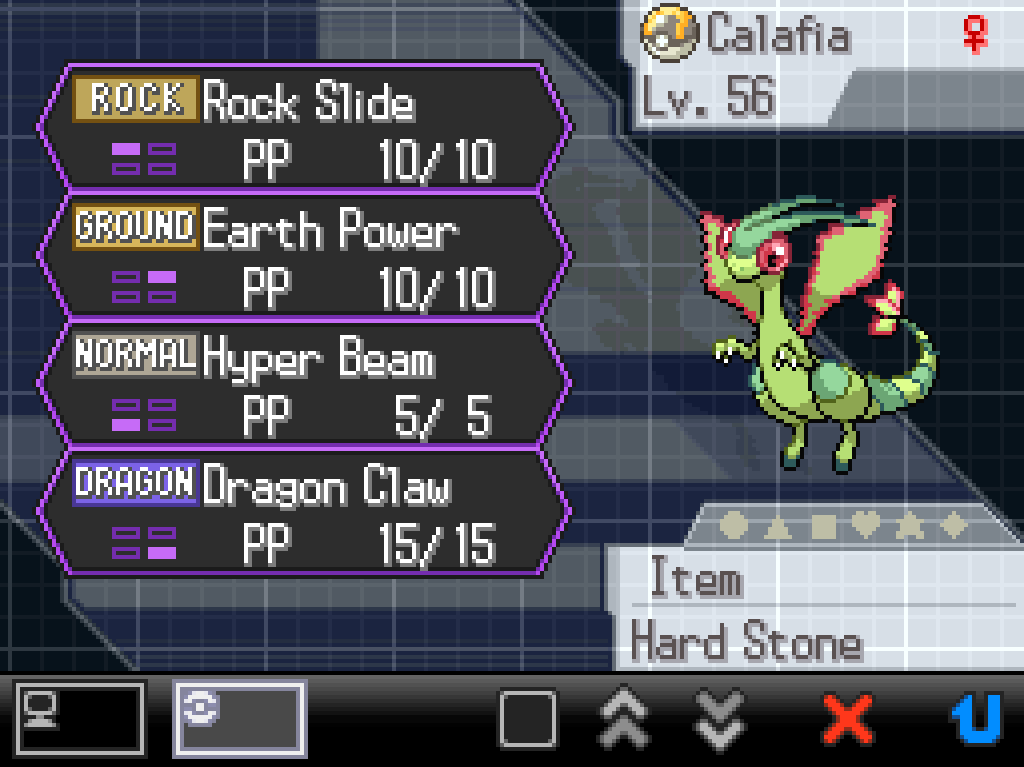Pick the Dragon Claw move

305,513
